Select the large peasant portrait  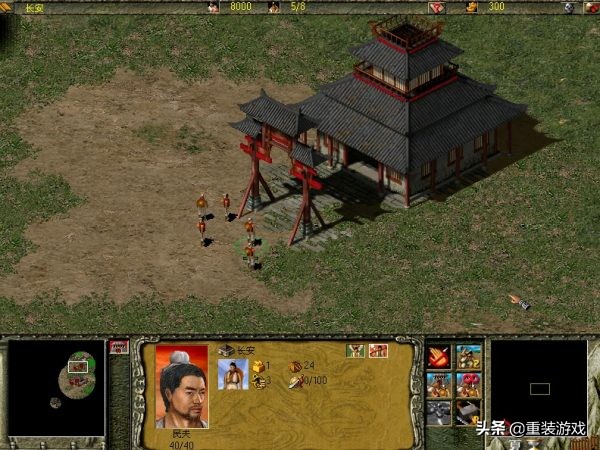coord(182,386)
